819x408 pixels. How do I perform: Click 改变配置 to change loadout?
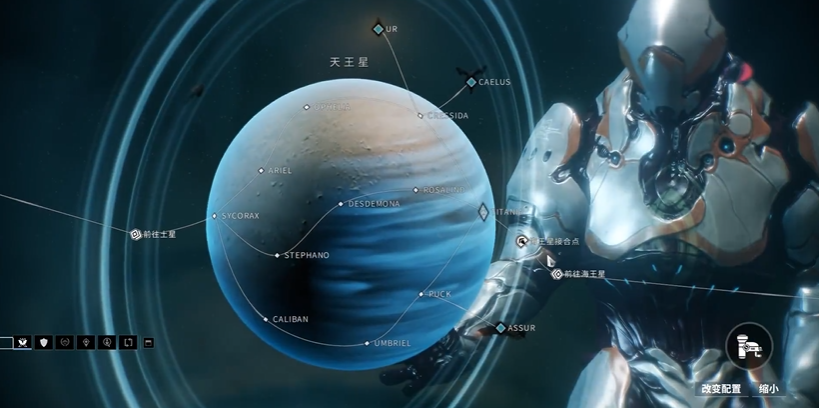pos(721,389)
